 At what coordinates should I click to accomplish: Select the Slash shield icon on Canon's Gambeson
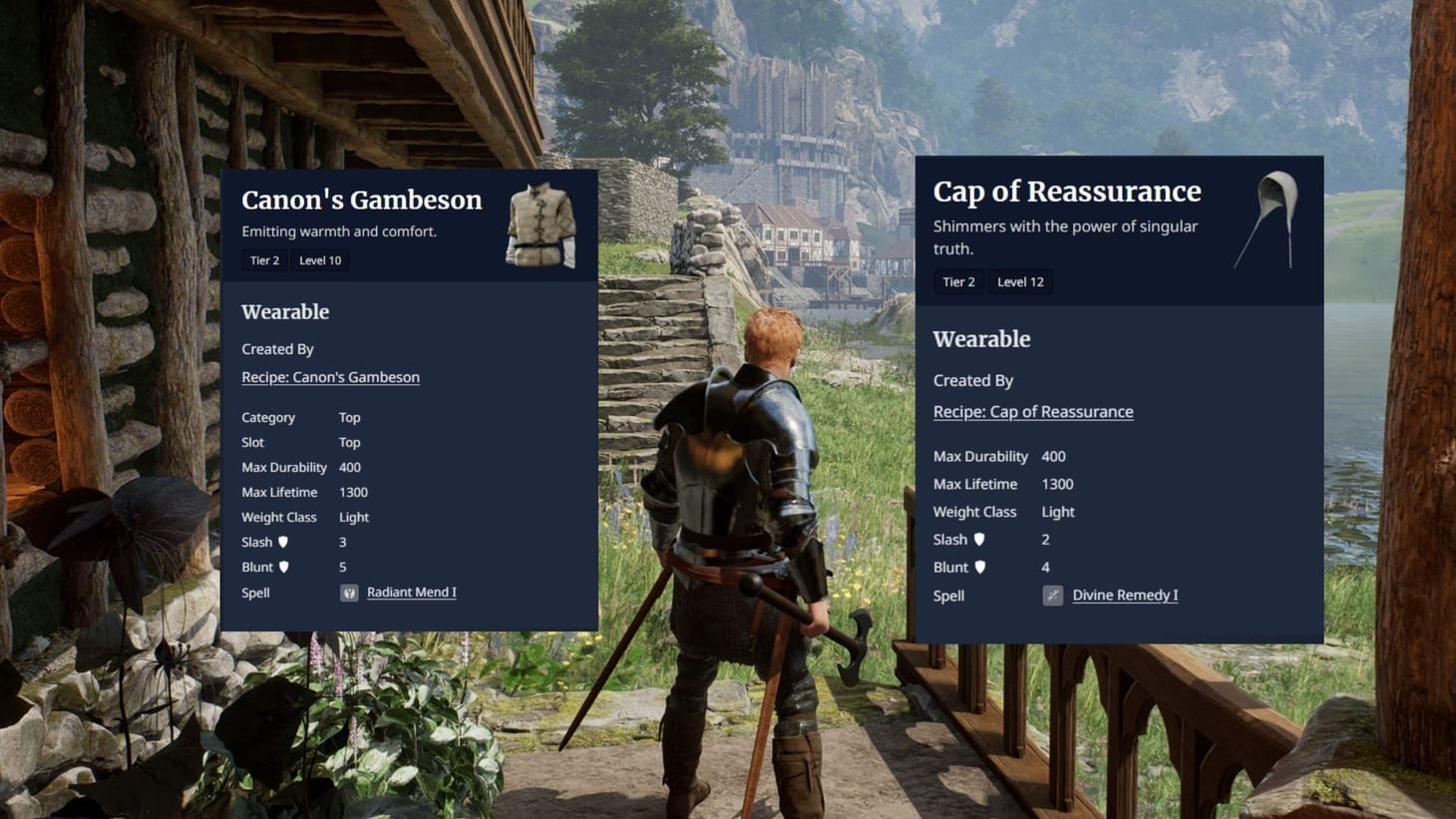click(284, 542)
